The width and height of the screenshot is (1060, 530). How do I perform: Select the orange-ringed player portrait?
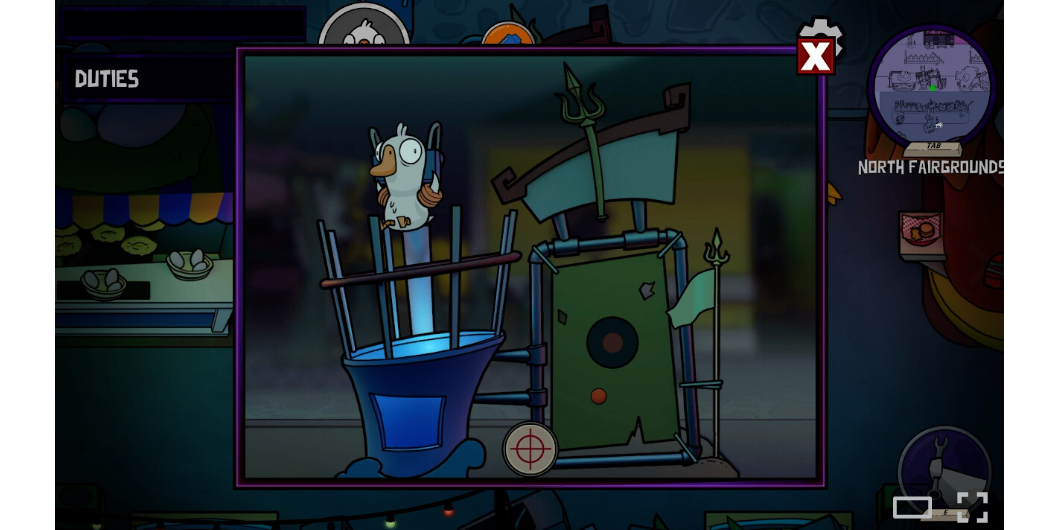click(x=508, y=35)
